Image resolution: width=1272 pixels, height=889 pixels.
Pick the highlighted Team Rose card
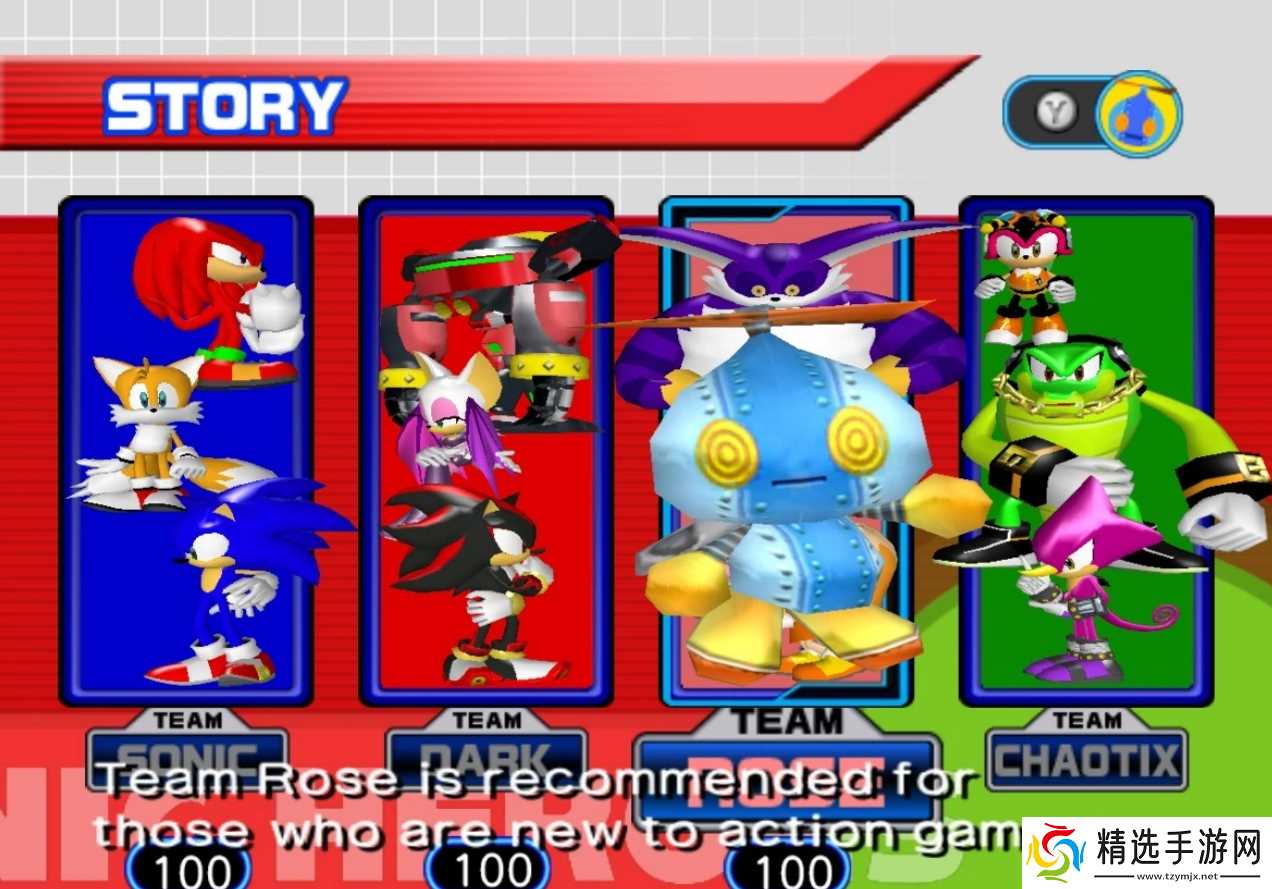click(786, 450)
